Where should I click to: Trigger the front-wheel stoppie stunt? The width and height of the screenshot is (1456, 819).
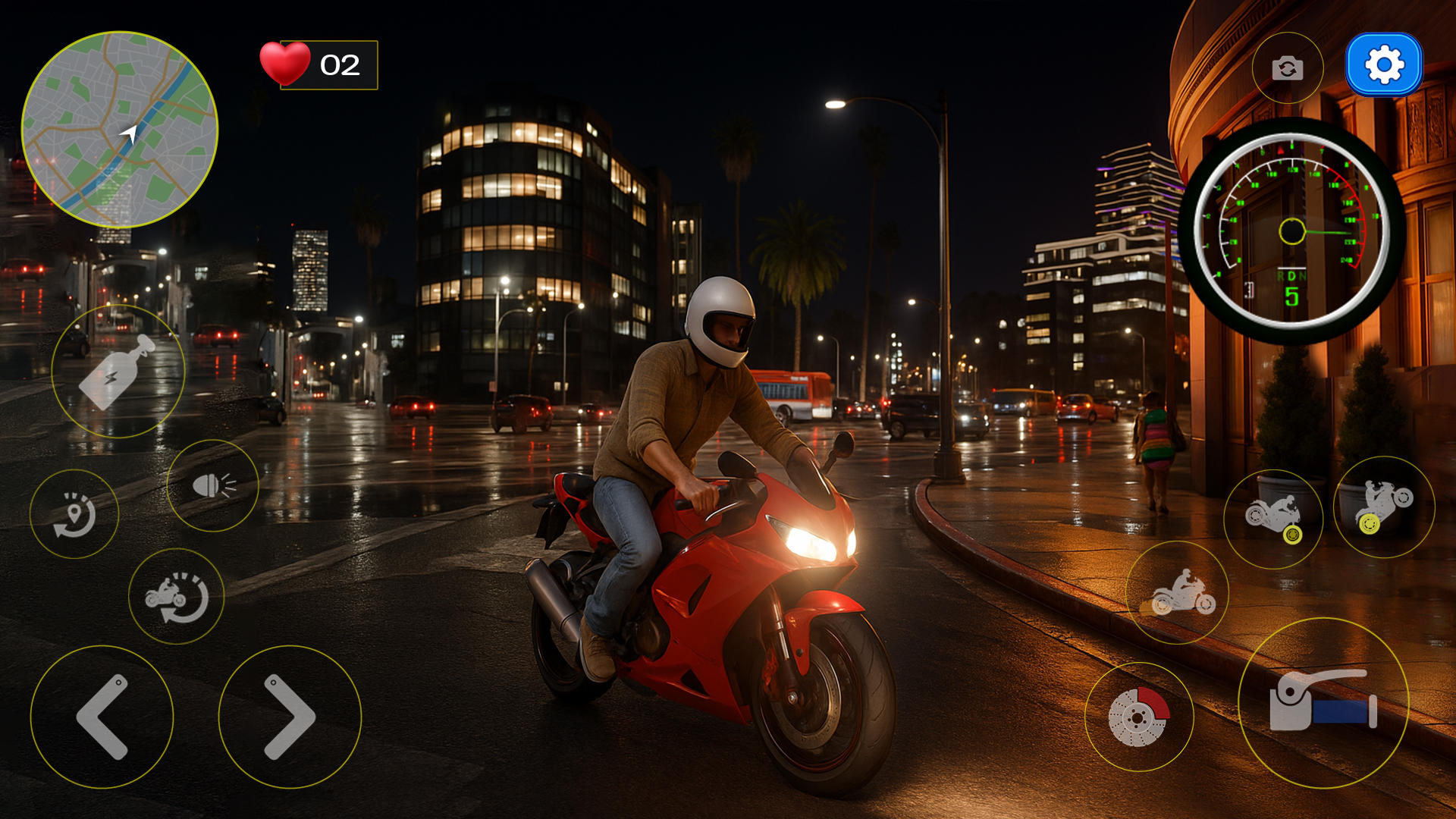pos(1273,519)
